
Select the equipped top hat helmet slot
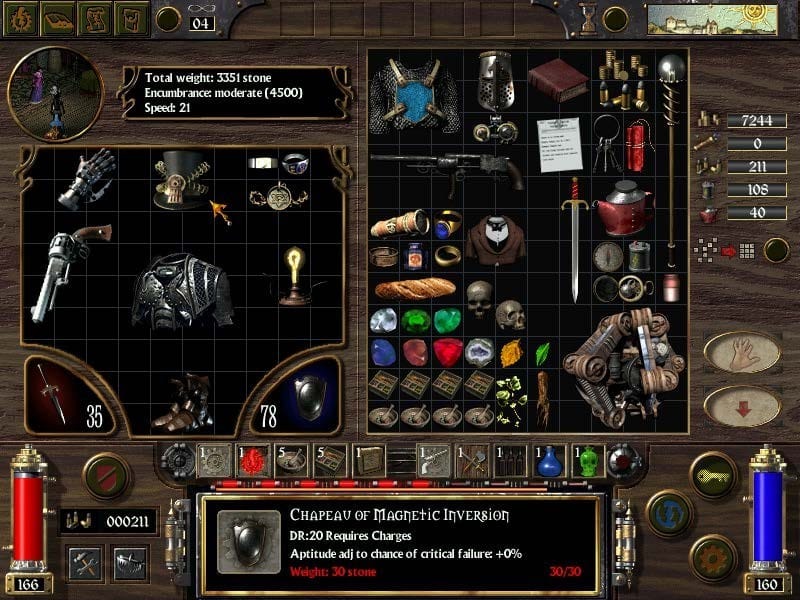(181, 179)
